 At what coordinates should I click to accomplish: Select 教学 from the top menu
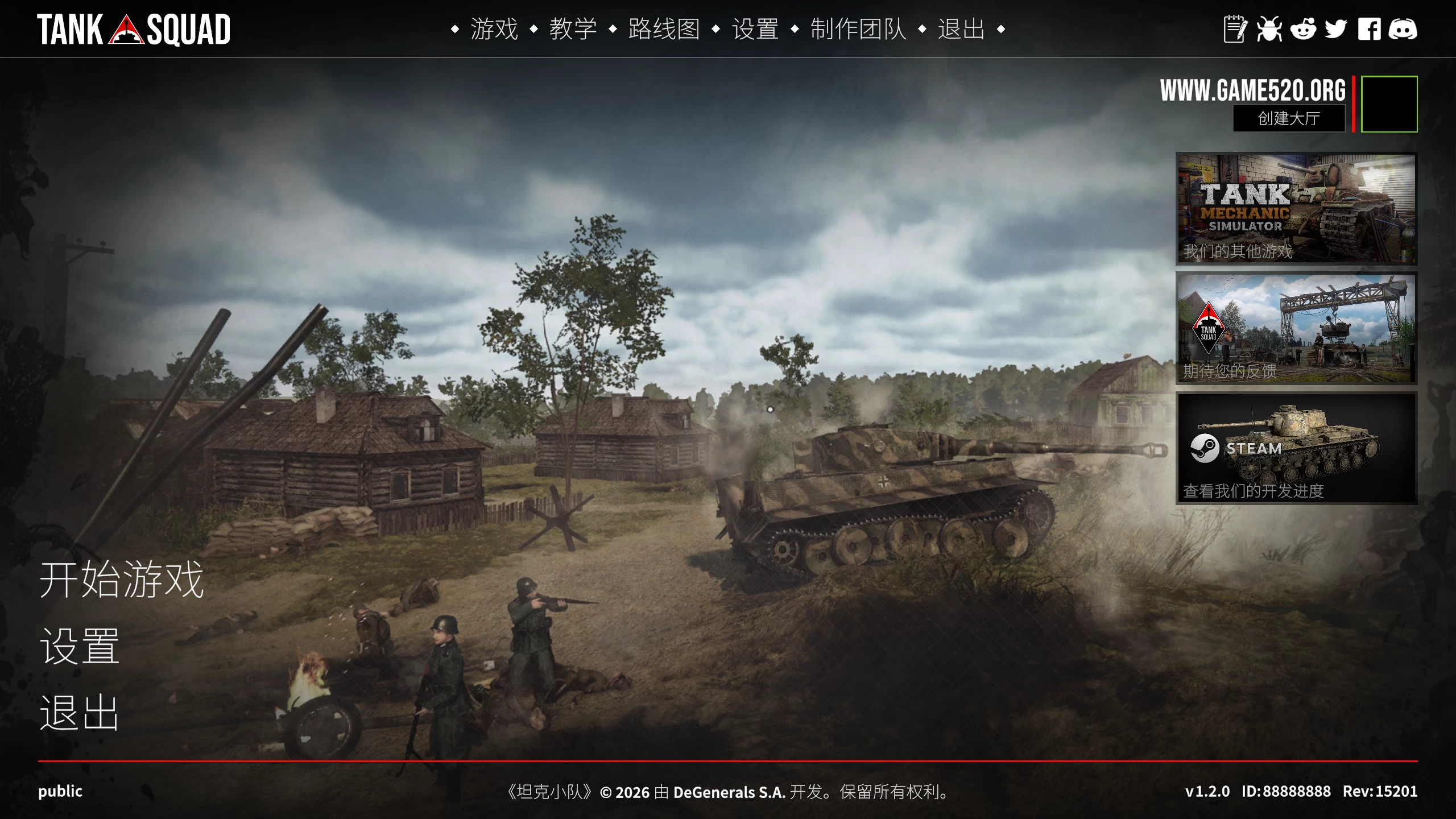[573, 30]
